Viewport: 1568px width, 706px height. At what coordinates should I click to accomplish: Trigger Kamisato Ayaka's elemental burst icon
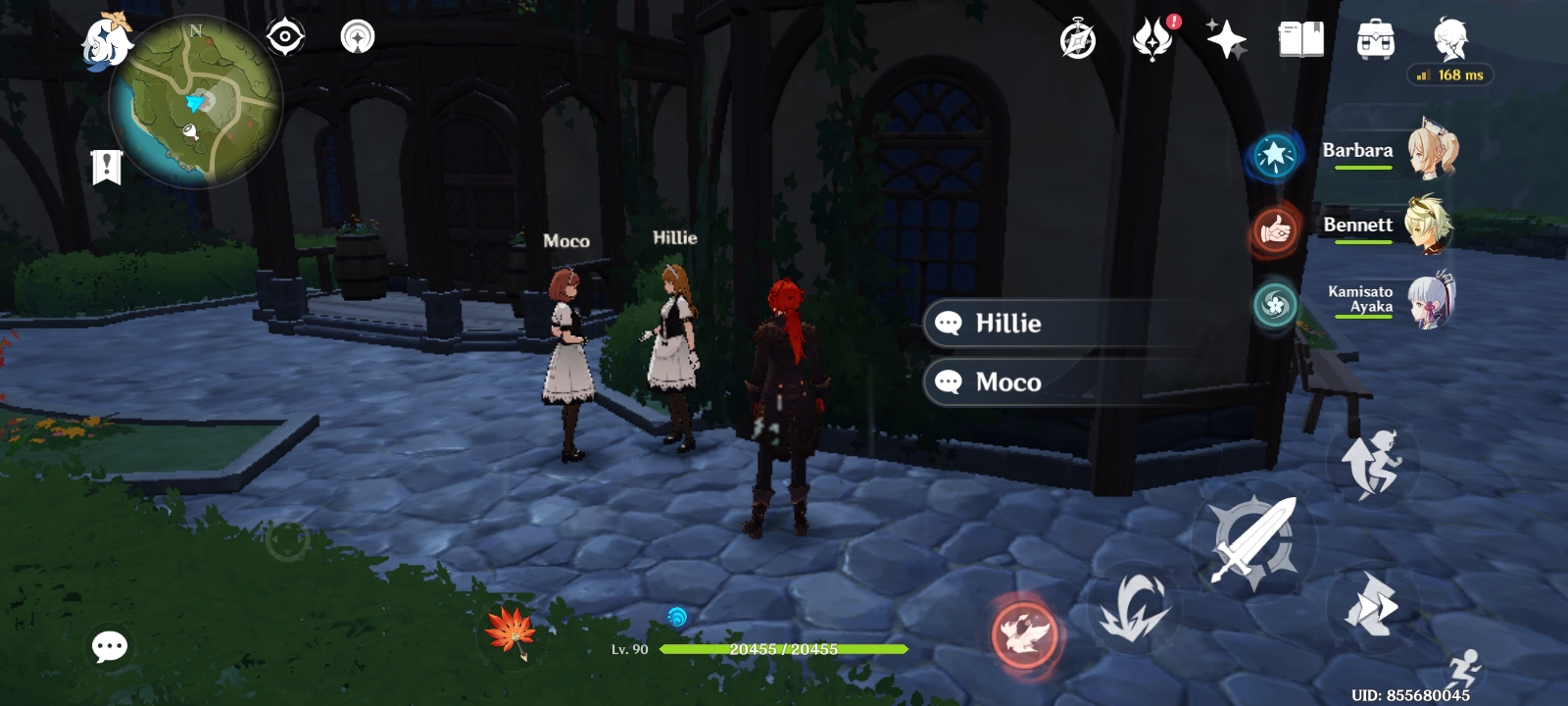pos(1274,304)
